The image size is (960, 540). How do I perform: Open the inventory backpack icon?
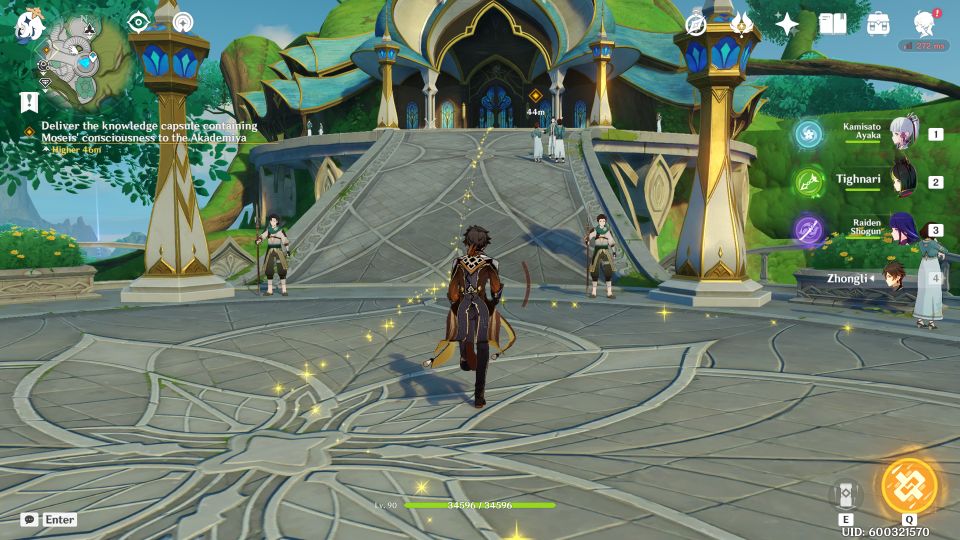tap(878, 24)
